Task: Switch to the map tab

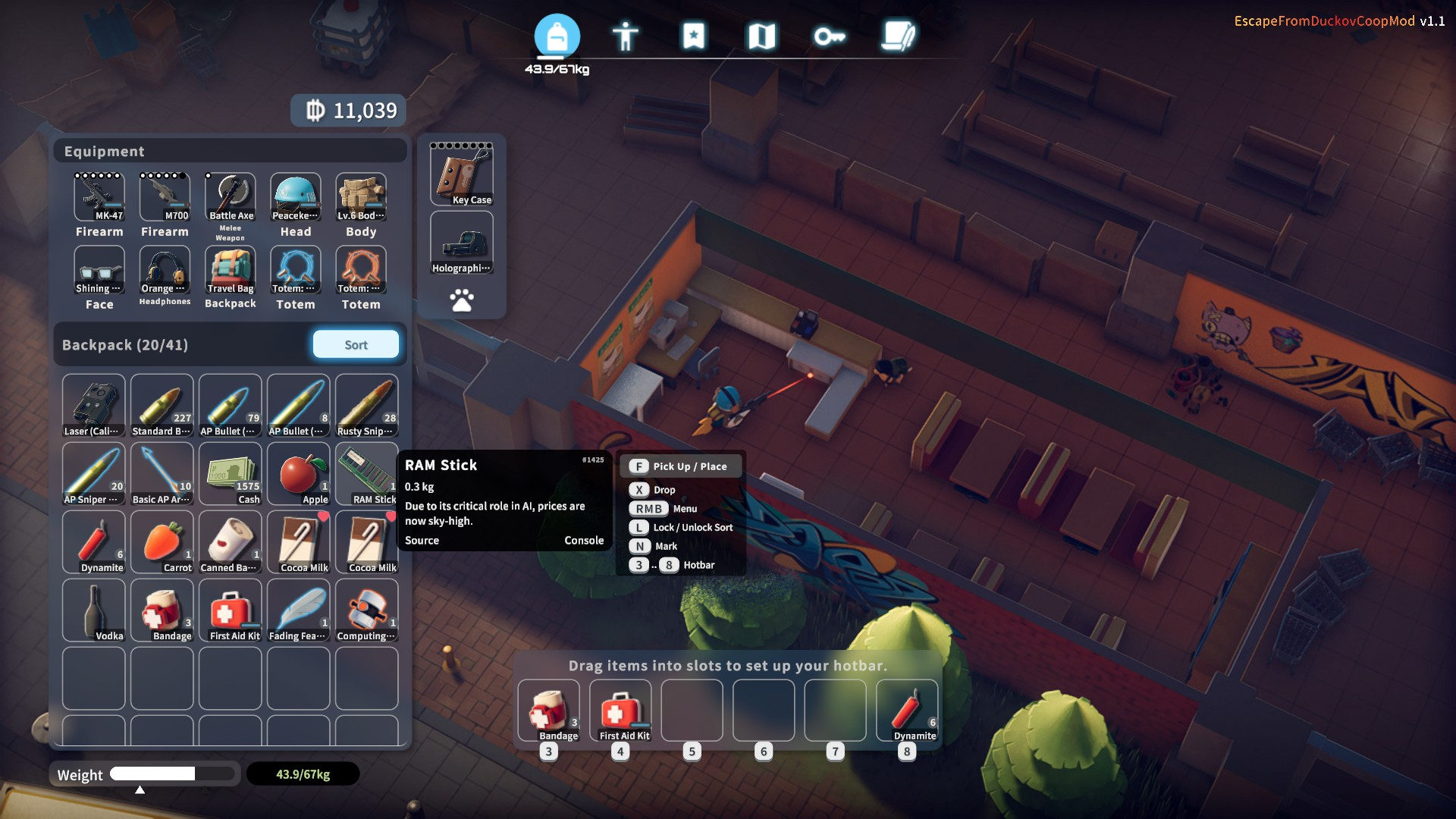Action: (x=761, y=36)
